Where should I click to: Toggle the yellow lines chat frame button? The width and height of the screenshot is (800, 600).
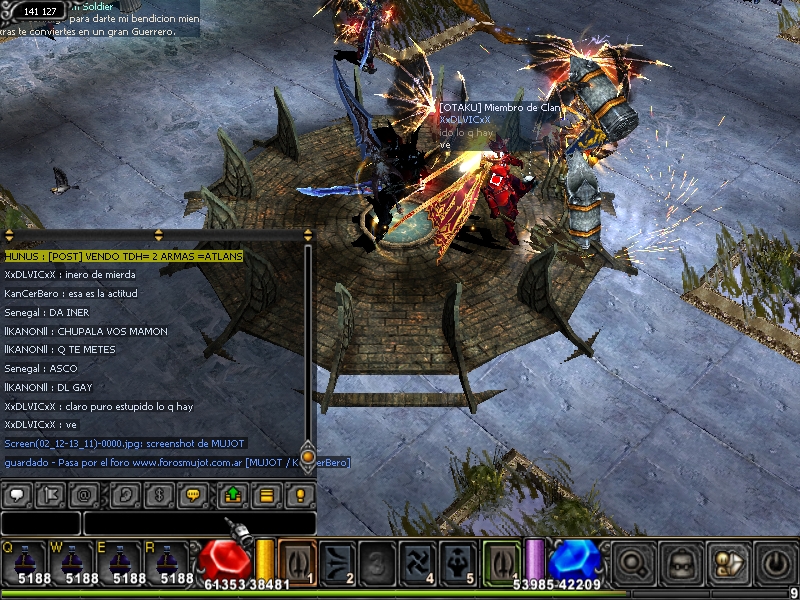pyautogui.click(x=266, y=494)
